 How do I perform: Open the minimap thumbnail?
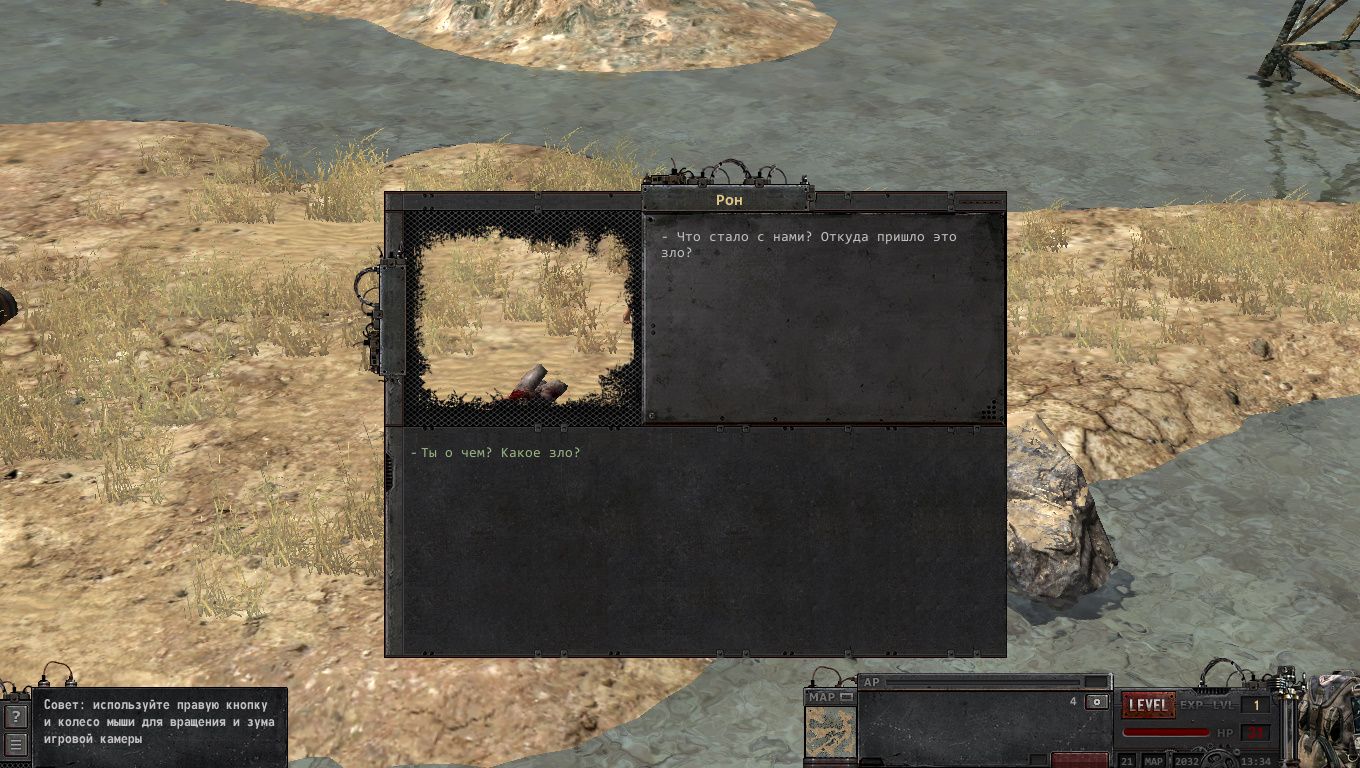pos(831,734)
